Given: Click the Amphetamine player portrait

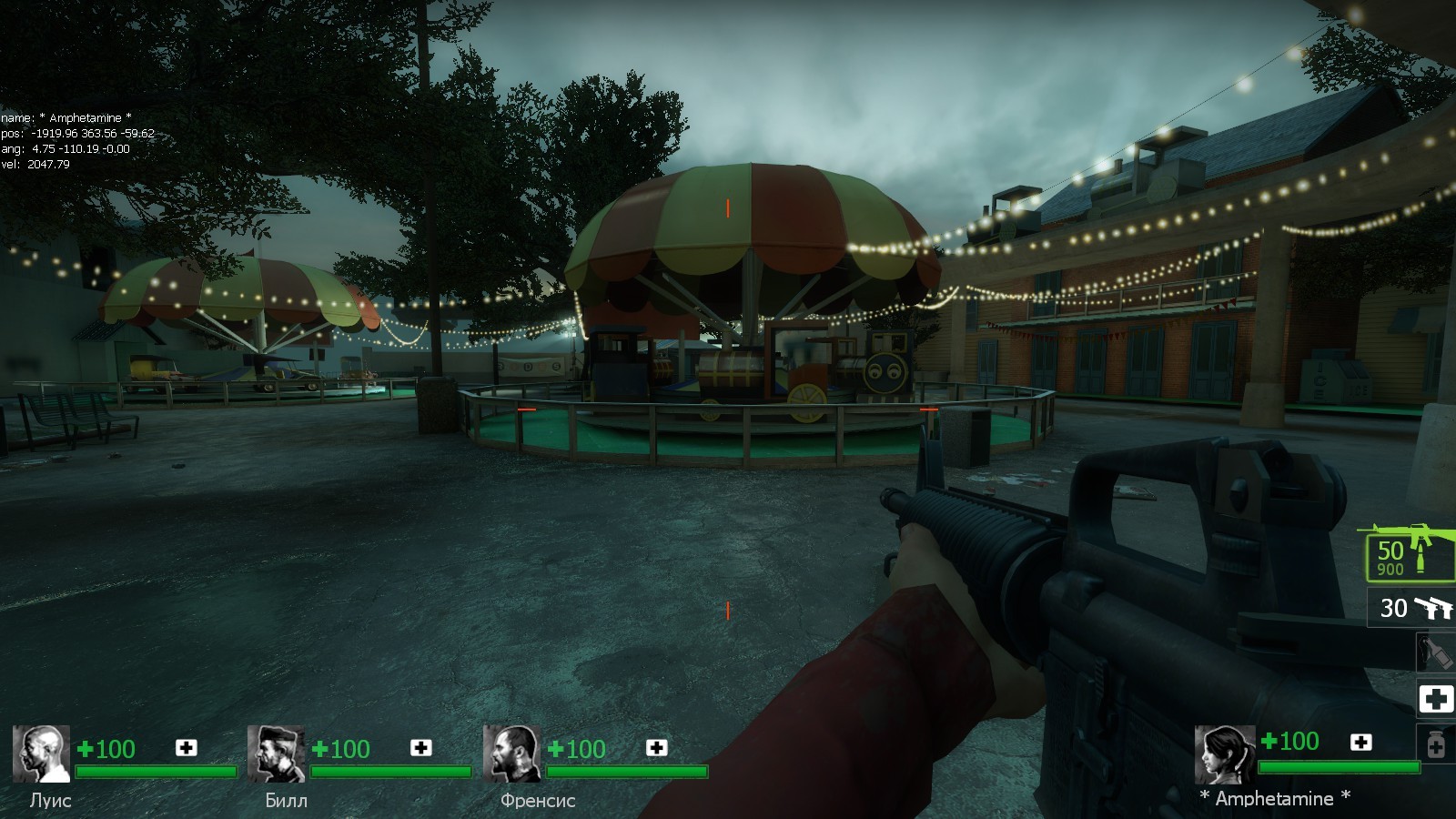Looking at the screenshot, I should click(x=1224, y=753).
